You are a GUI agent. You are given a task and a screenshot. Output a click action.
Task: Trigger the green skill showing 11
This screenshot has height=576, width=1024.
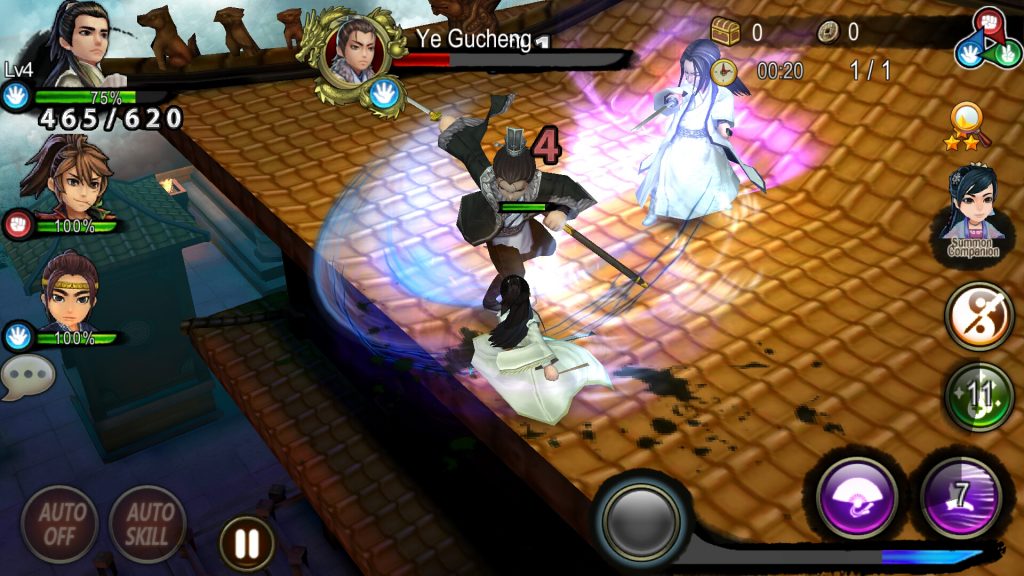pyautogui.click(x=979, y=397)
